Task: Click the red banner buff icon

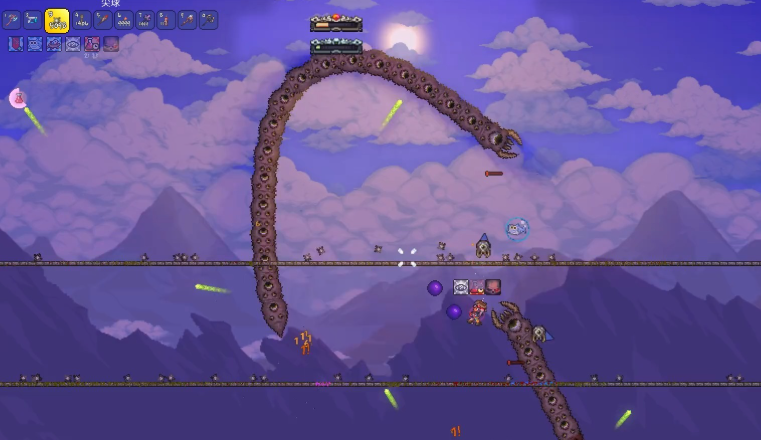Action: tap(16, 44)
